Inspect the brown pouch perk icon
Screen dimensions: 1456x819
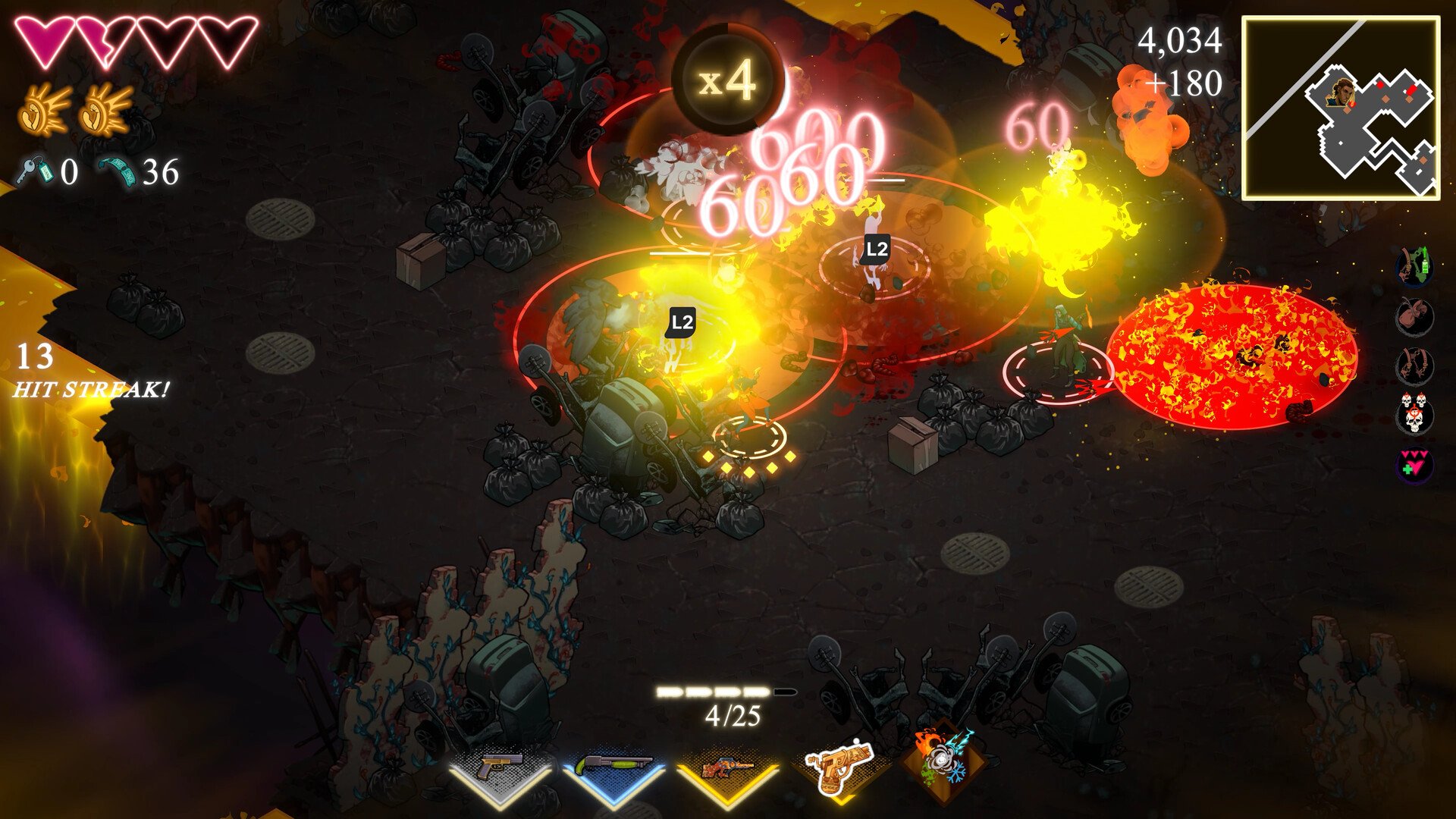click(1414, 315)
